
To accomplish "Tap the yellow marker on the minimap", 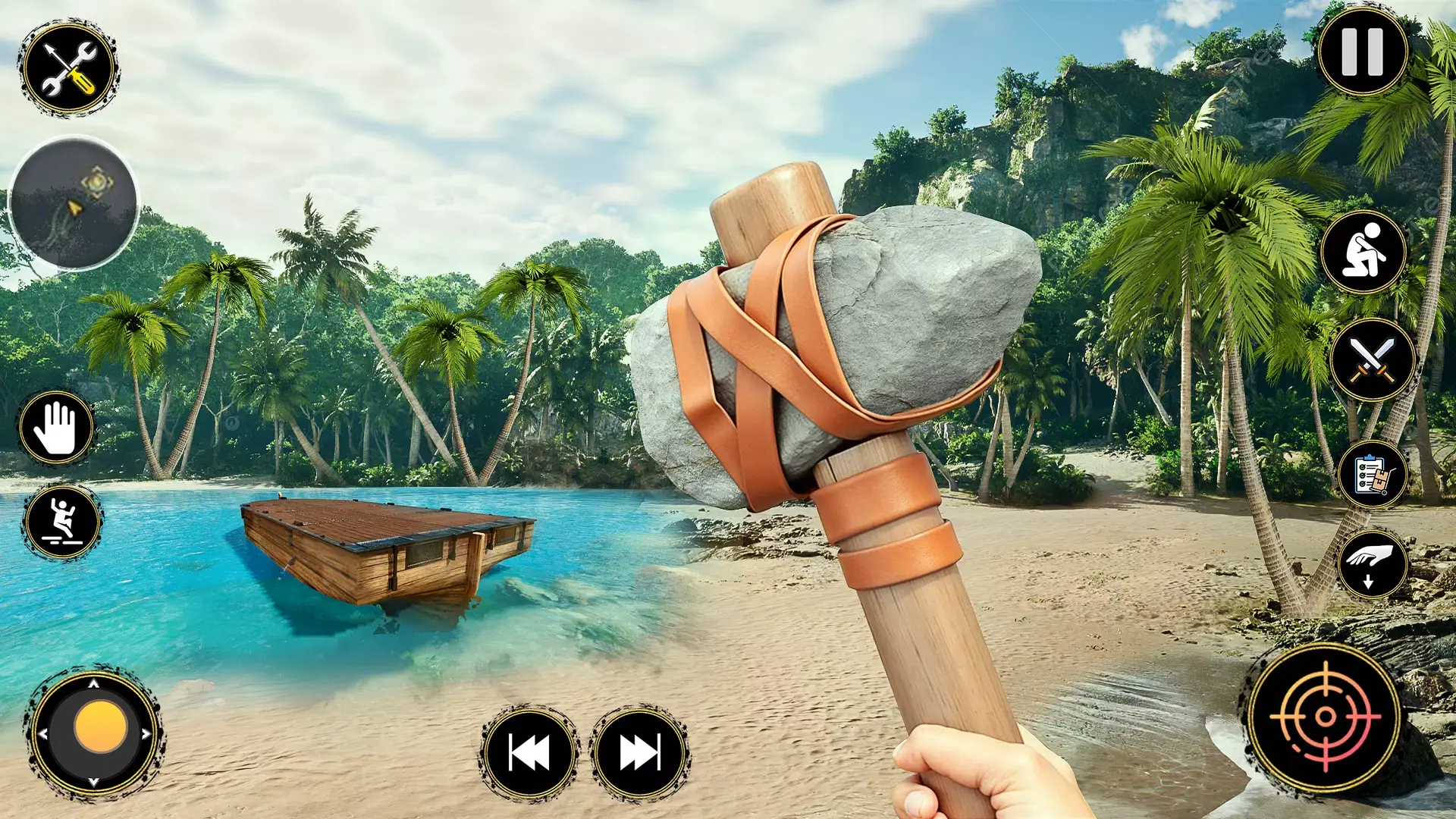I will click(96, 182).
